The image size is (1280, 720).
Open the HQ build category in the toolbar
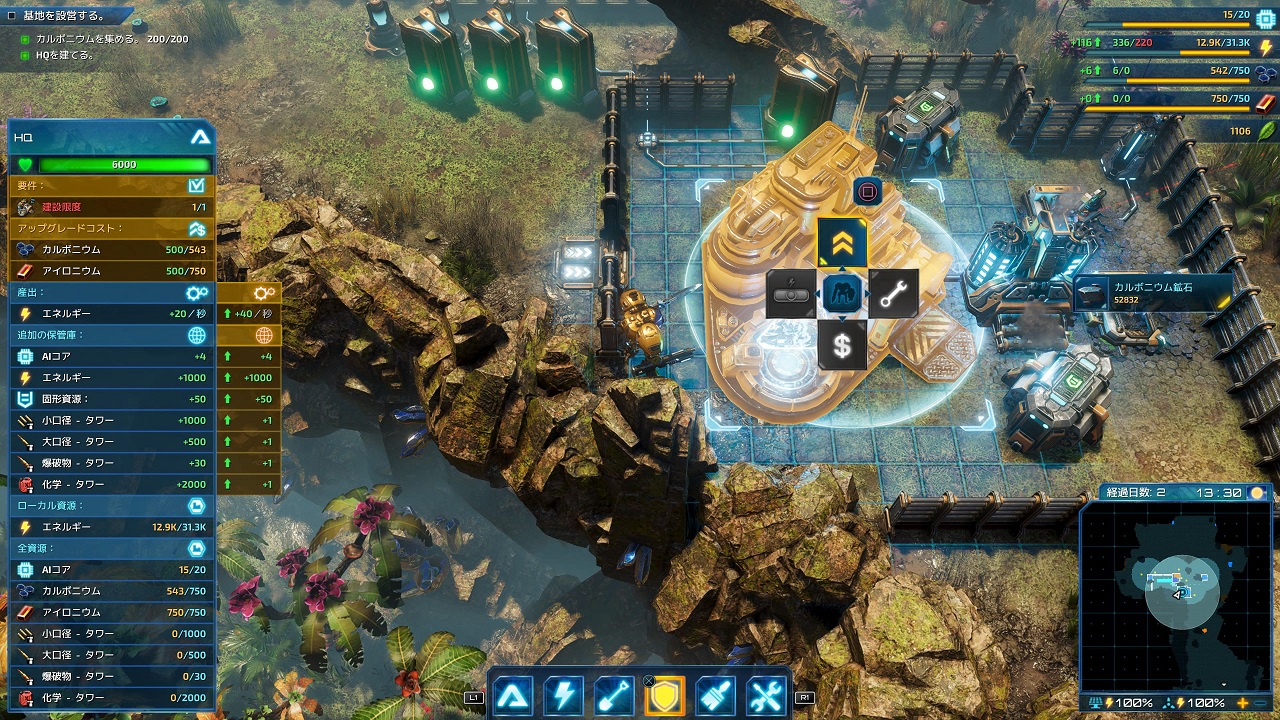pos(513,696)
